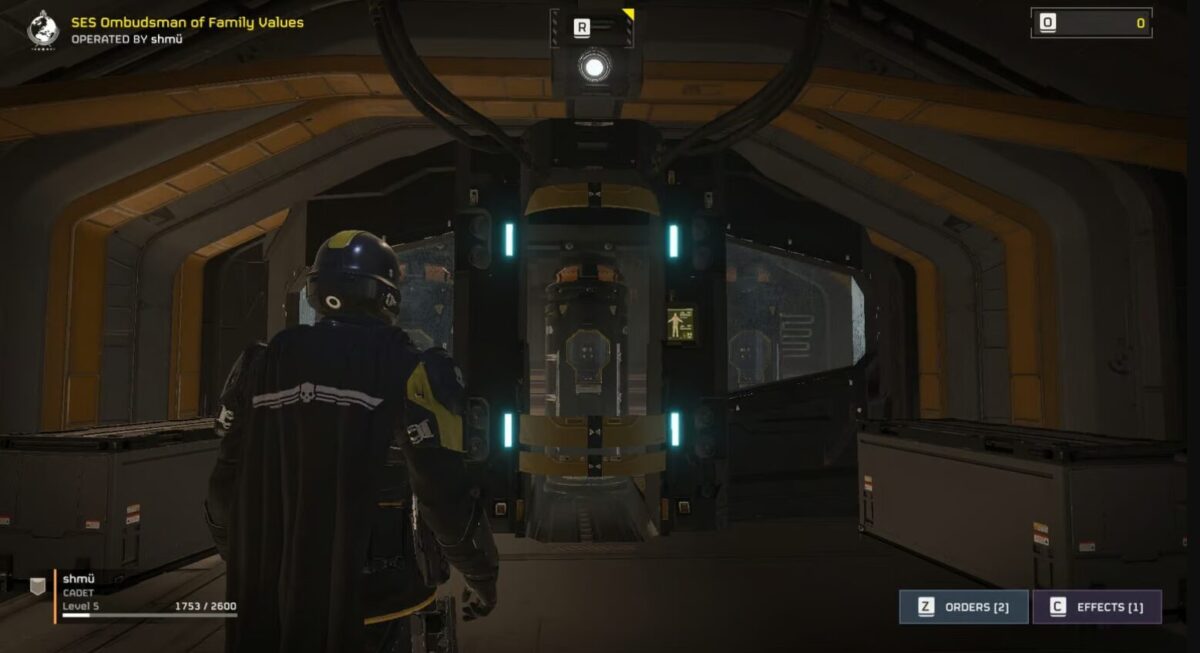1200x653 pixels.
Task: Select the shmü player card
Action: point(135,596)
